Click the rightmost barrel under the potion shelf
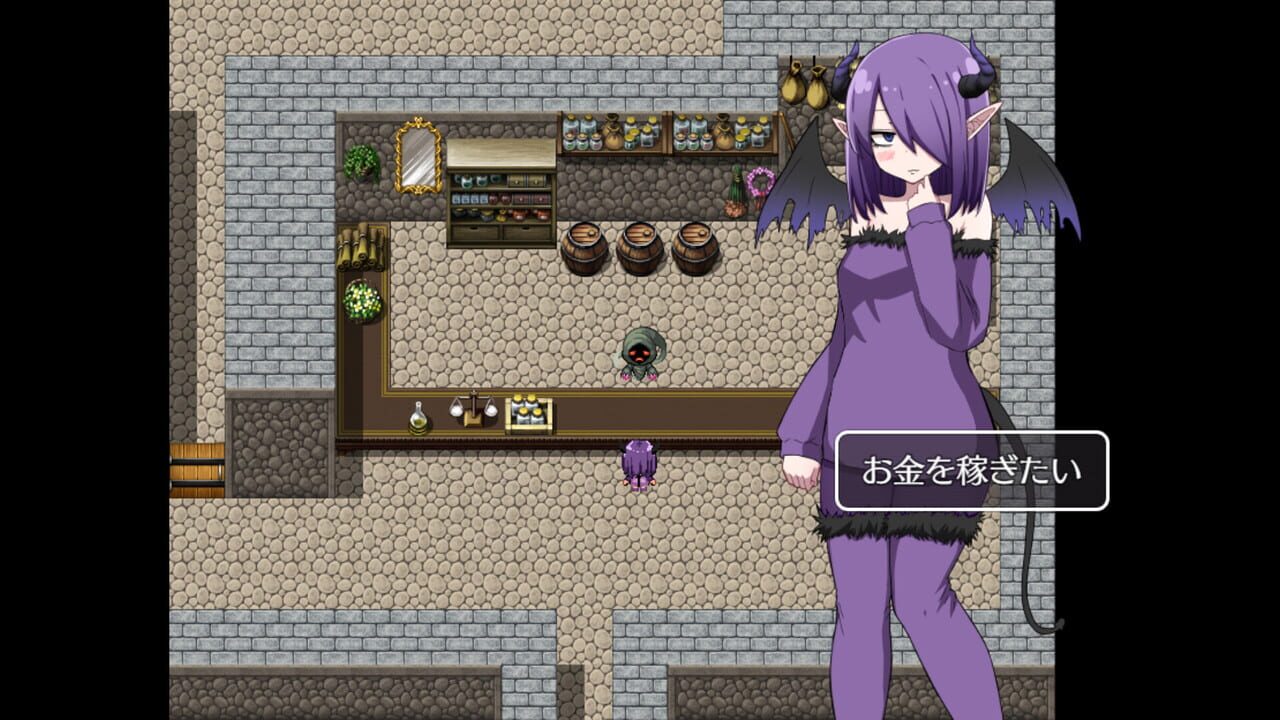The width and height of the screenshot is (1280, 720). pos(692,248)
